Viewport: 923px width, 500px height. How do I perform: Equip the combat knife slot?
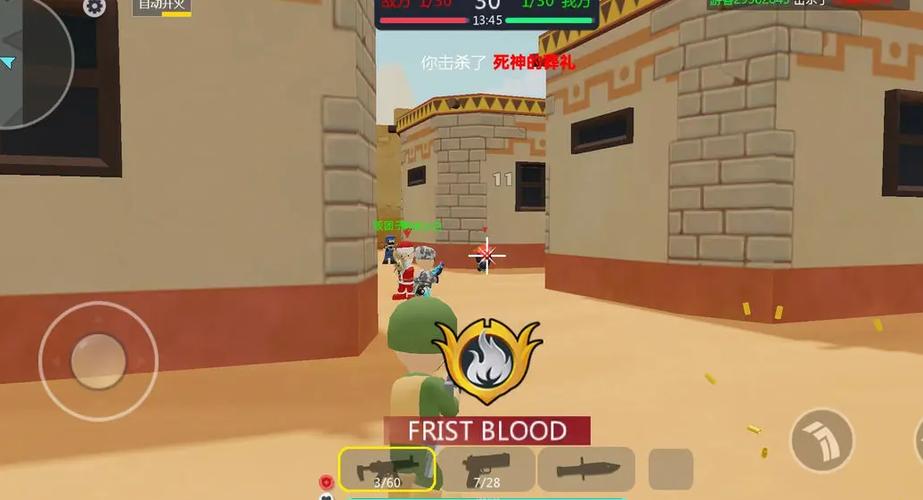tap(586, 469)
